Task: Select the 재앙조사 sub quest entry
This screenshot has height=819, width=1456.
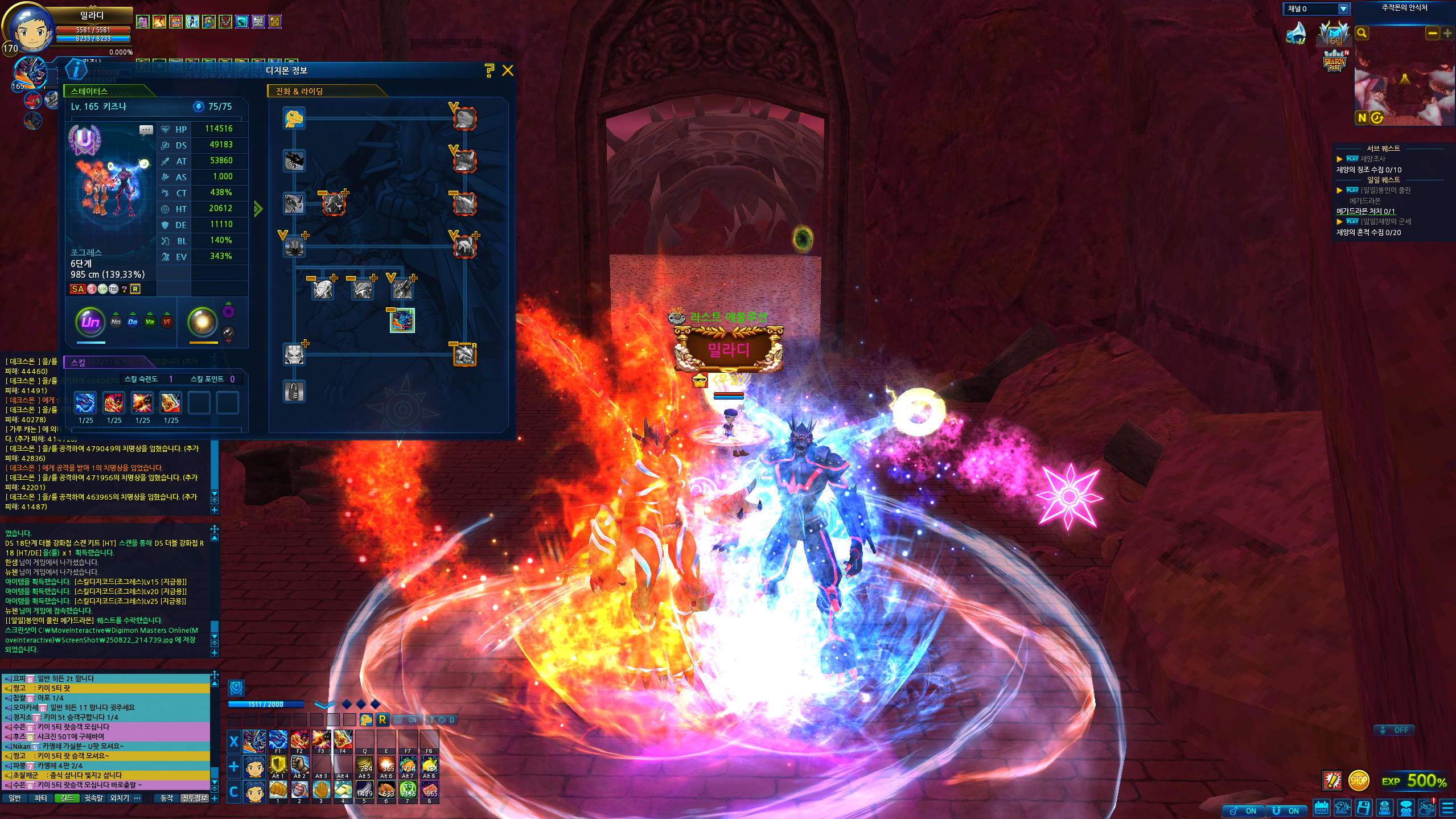Action: click(1372, 159)
